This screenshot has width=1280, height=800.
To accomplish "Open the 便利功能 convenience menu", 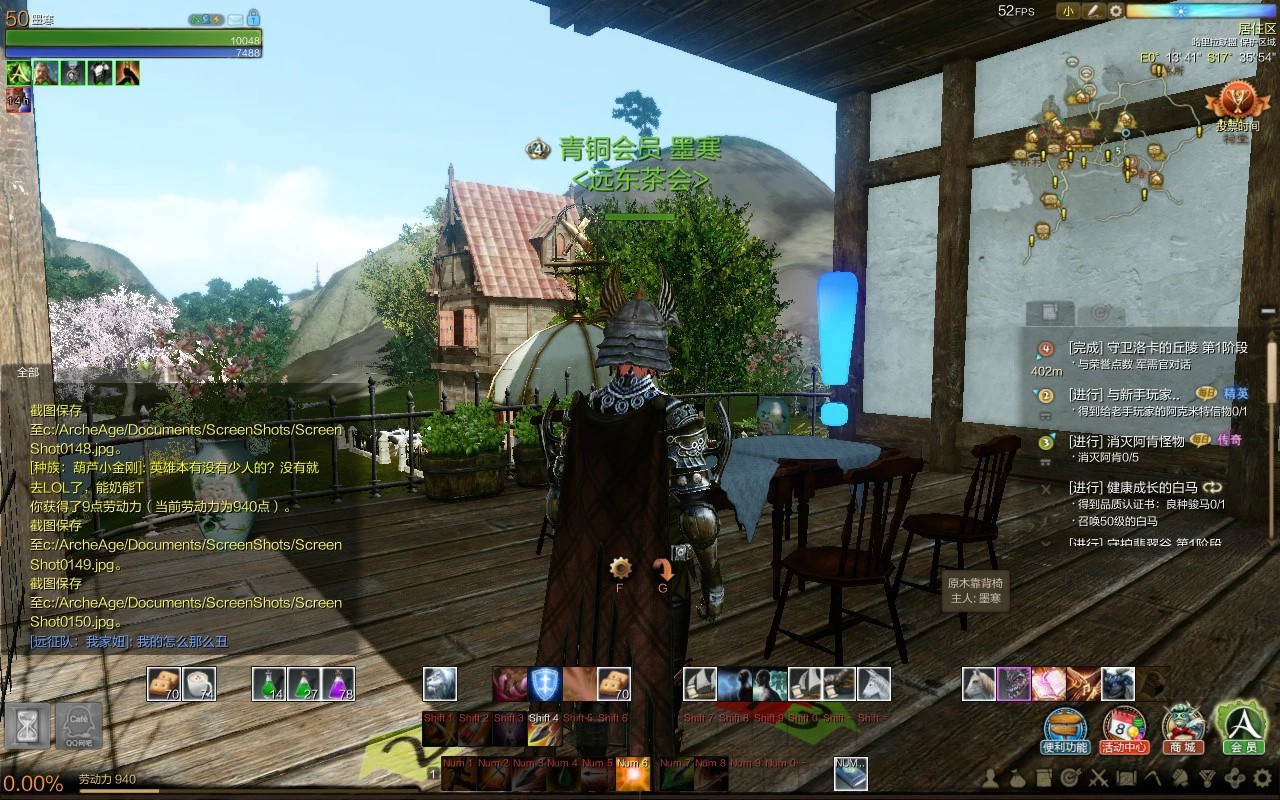I will coord(1065,729).
